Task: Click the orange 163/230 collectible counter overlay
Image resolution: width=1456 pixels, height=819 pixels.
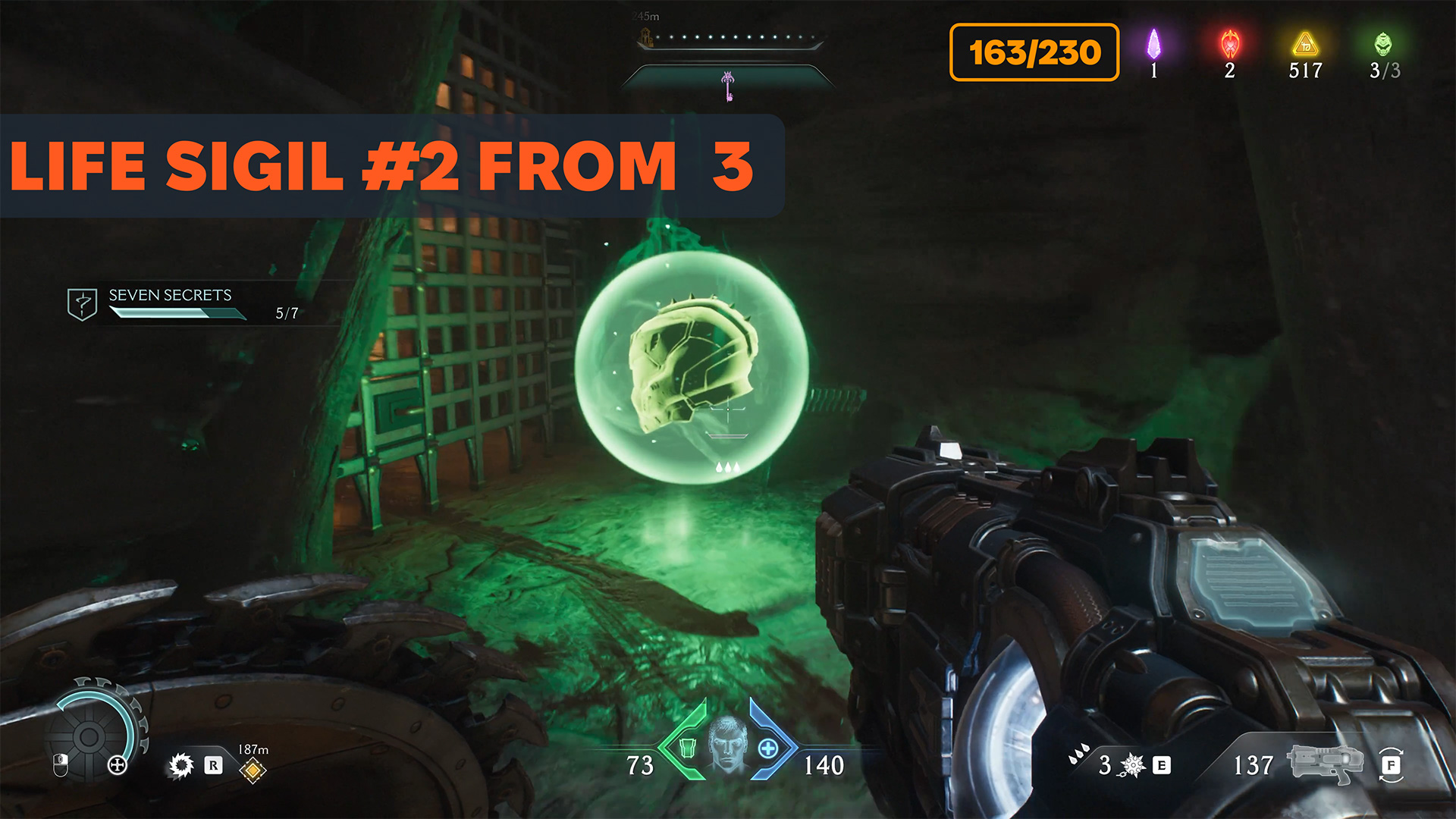Action: (x=1034, y=52)
